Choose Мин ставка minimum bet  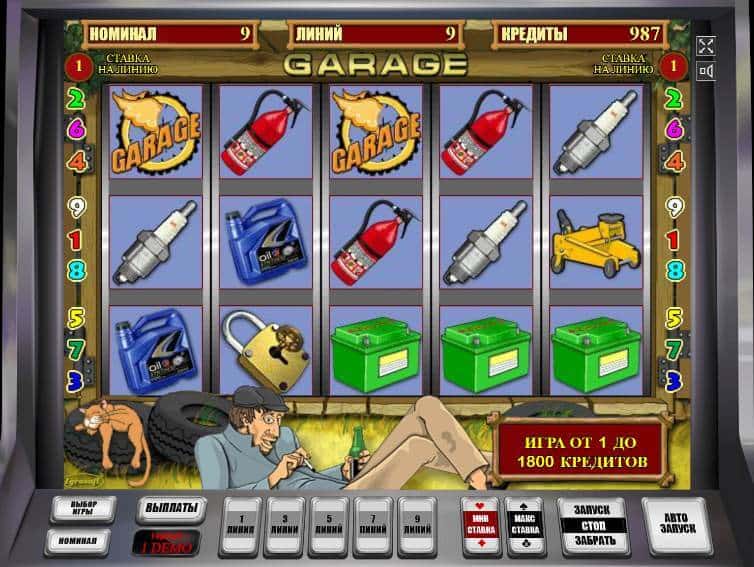pyautogui.click(x=479, y=525)
